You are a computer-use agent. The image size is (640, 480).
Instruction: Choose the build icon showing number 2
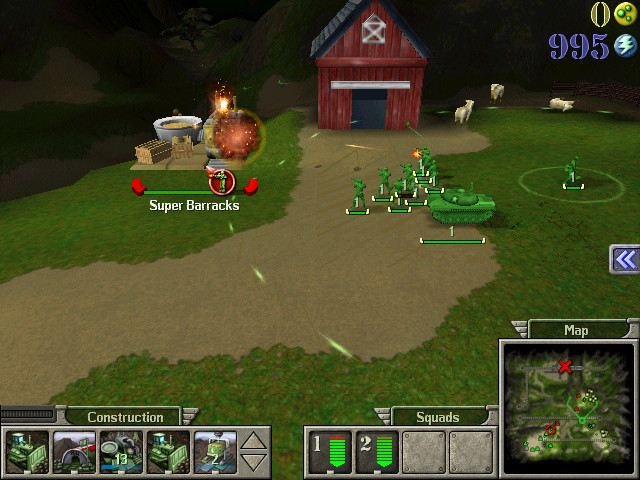point(215,451)
